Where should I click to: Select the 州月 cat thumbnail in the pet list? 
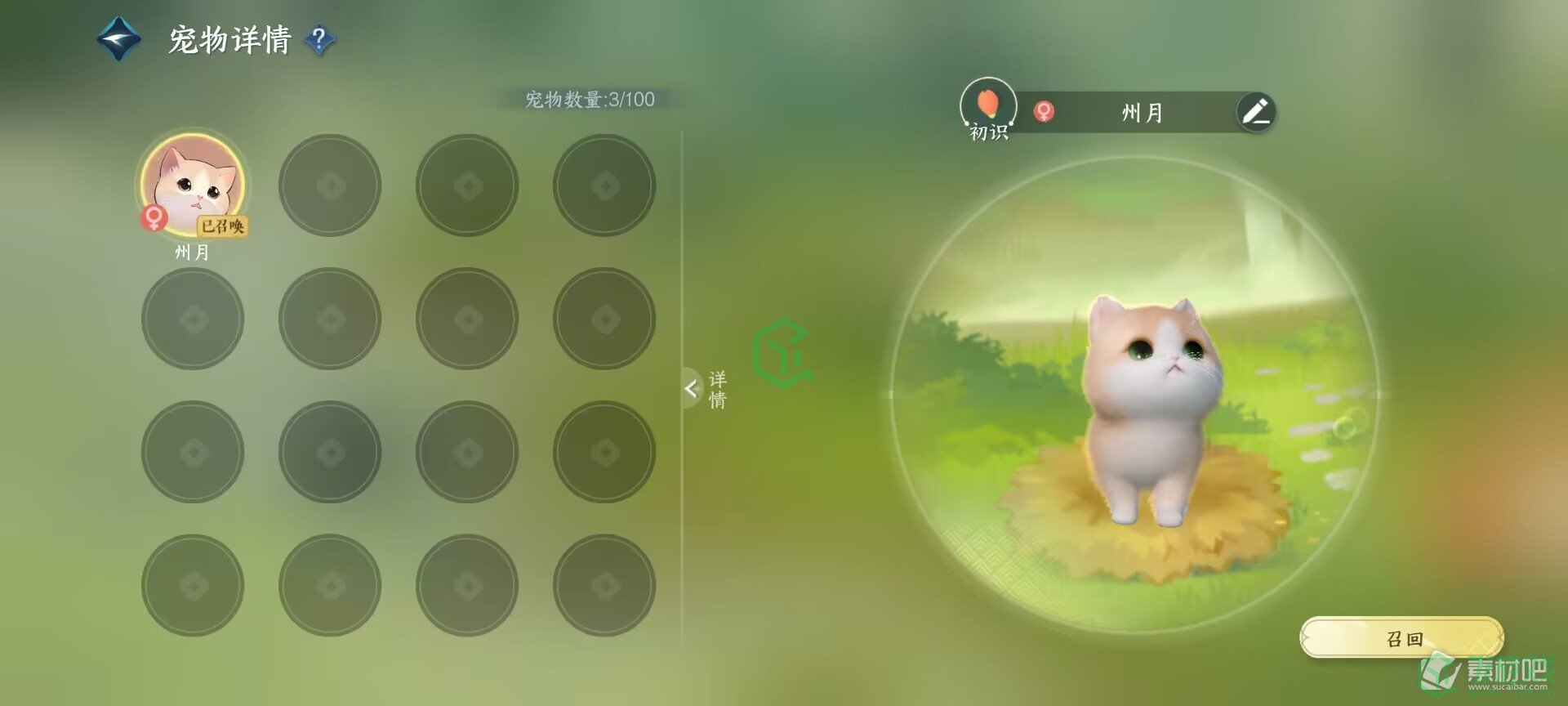[194, 184]
